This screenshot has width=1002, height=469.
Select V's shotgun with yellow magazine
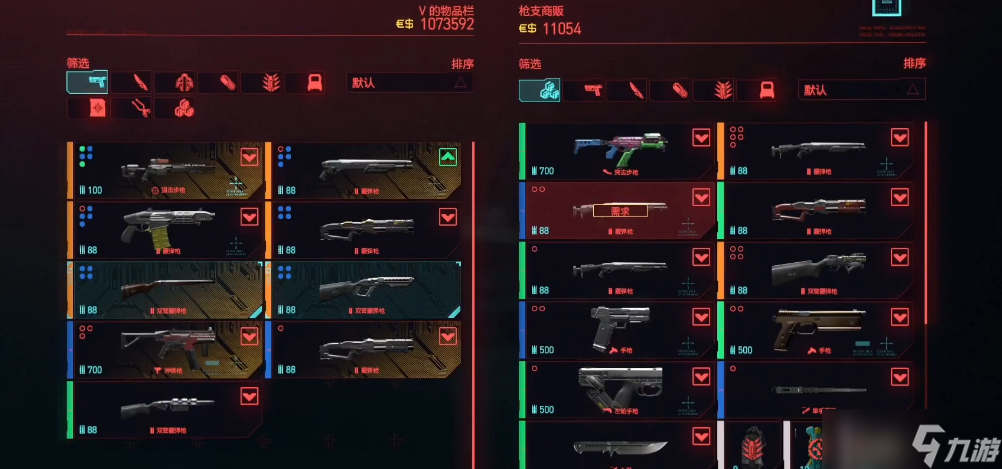[166, 230]
